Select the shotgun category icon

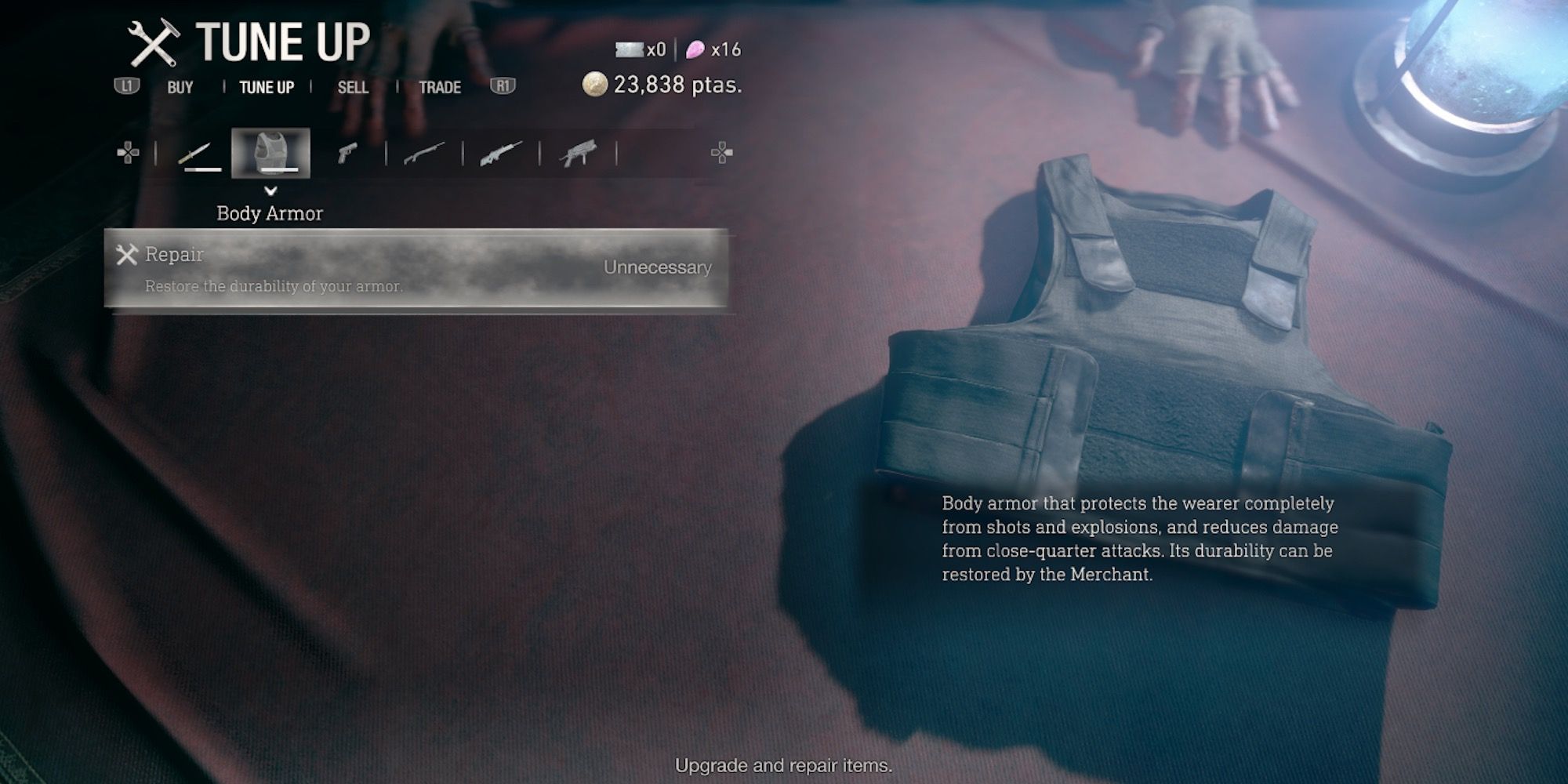point(423,151)
